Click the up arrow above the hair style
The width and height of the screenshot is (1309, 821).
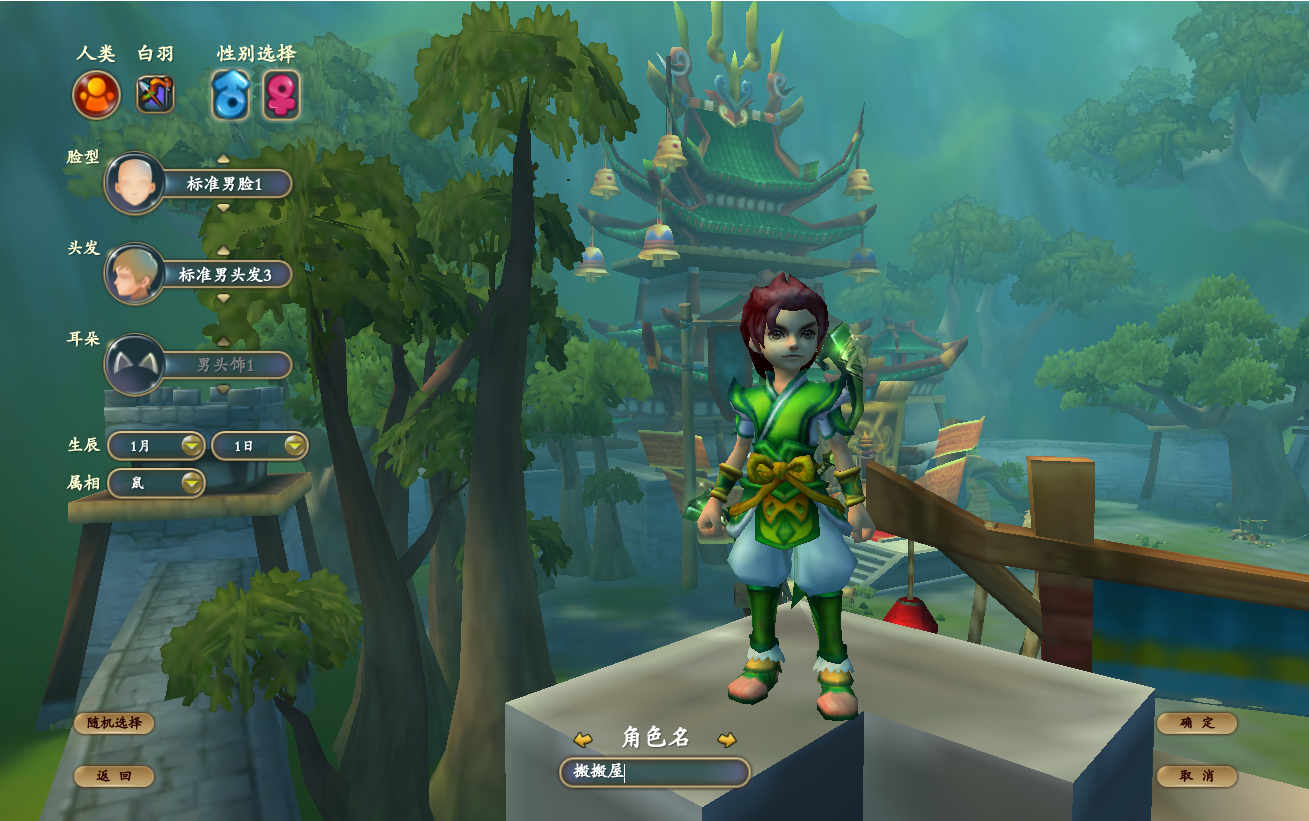(223, 251)
